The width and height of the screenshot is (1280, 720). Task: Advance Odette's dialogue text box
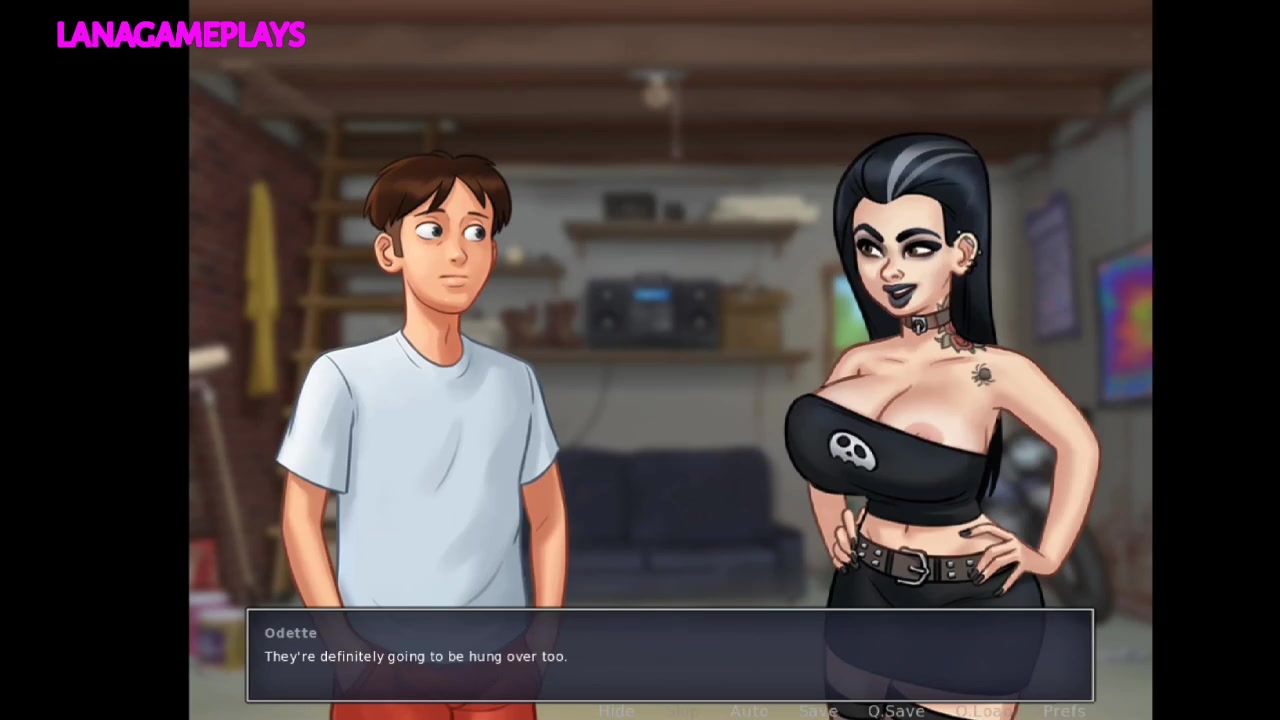tap(669, 655)
